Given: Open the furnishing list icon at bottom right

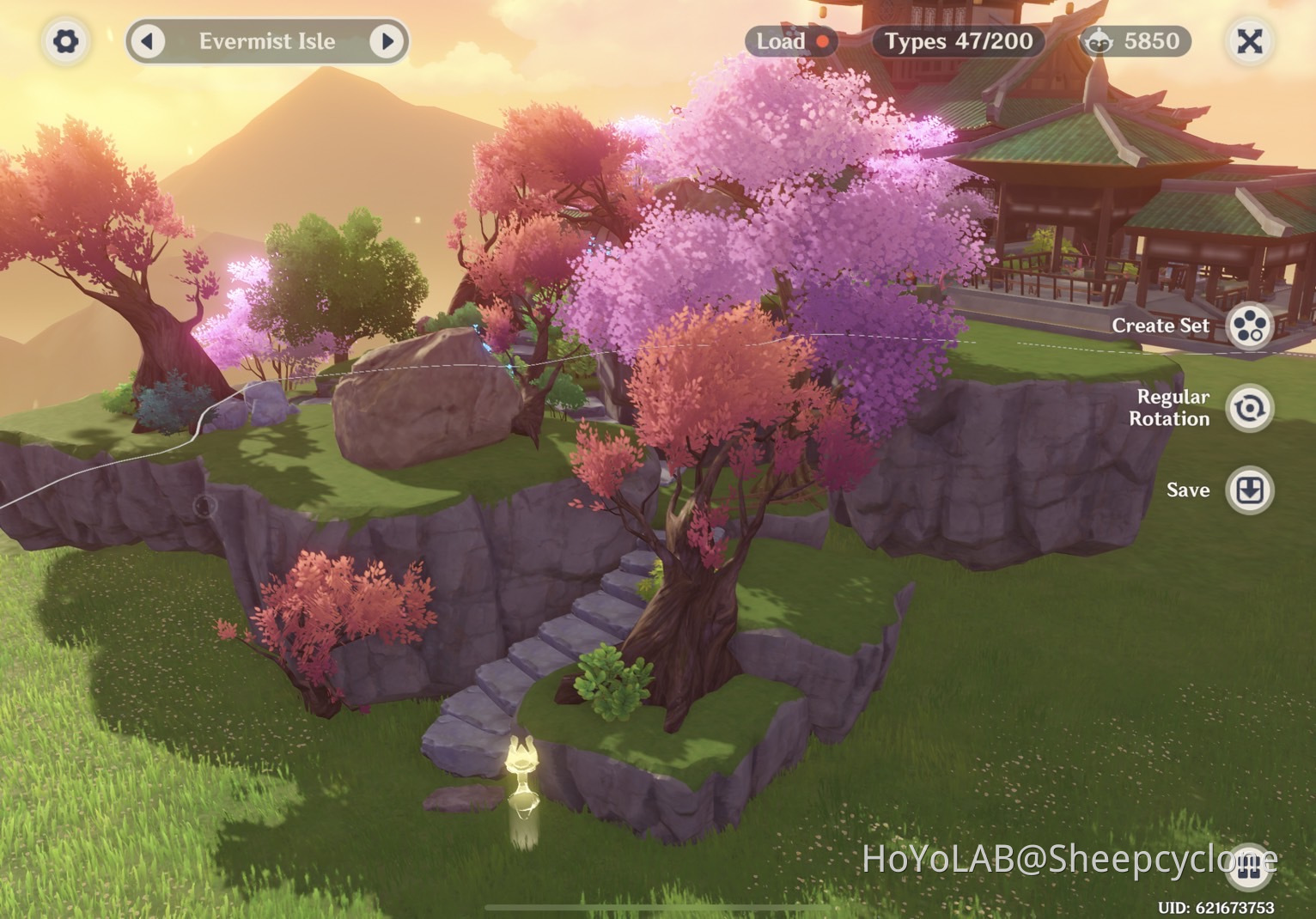Looking at the screenshot, I should pyautogui.click(x=1251, y=869).
